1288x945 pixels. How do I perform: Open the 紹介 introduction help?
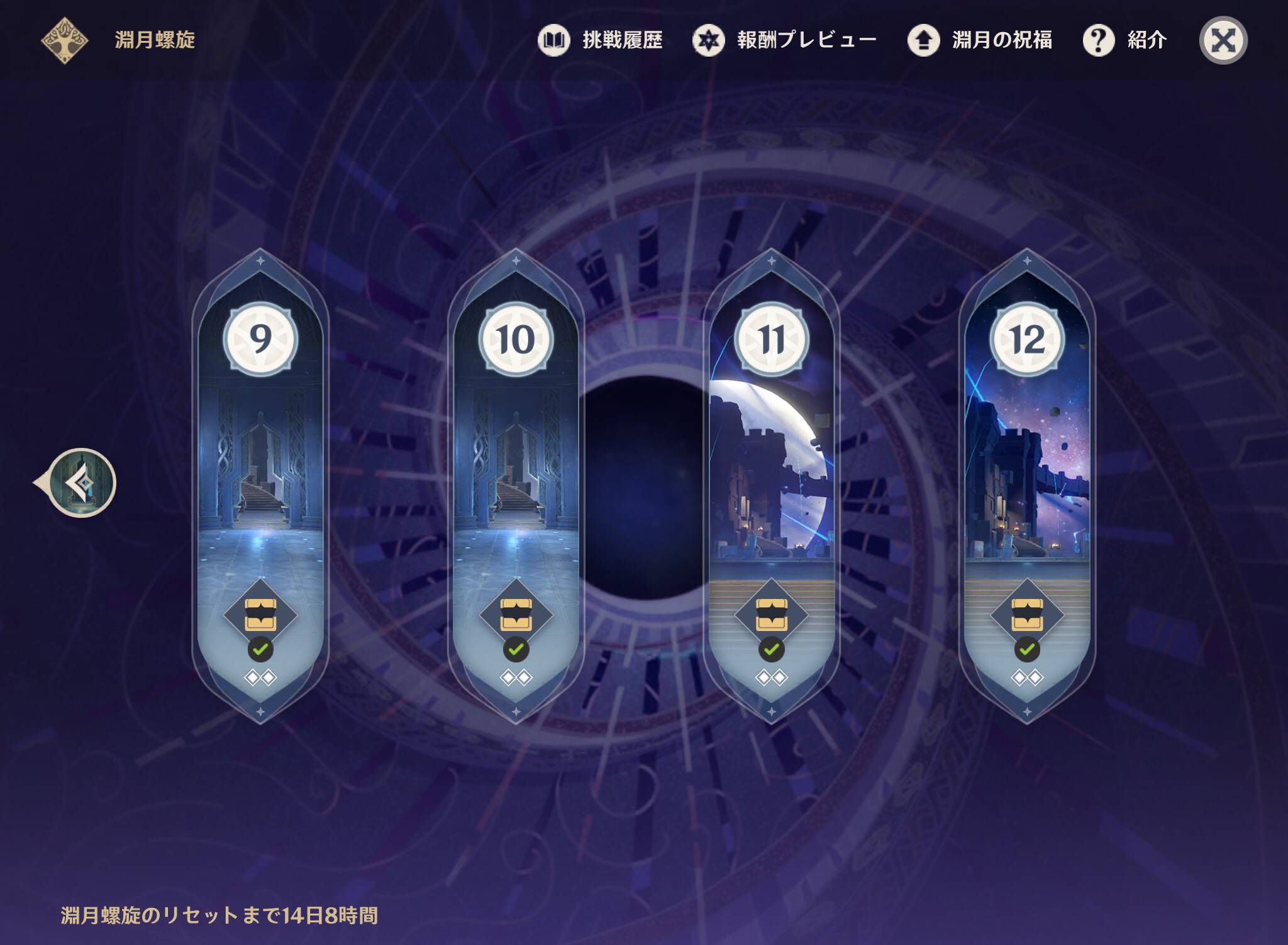point(1125,40)
